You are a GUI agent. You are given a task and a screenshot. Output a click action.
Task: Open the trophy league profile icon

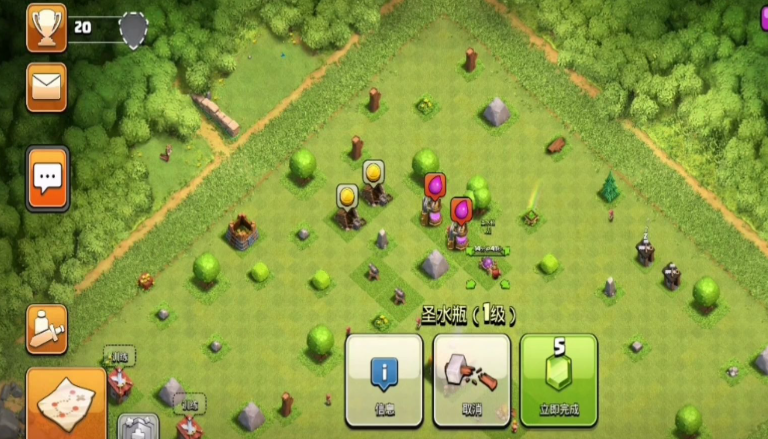tap(46, 27)
